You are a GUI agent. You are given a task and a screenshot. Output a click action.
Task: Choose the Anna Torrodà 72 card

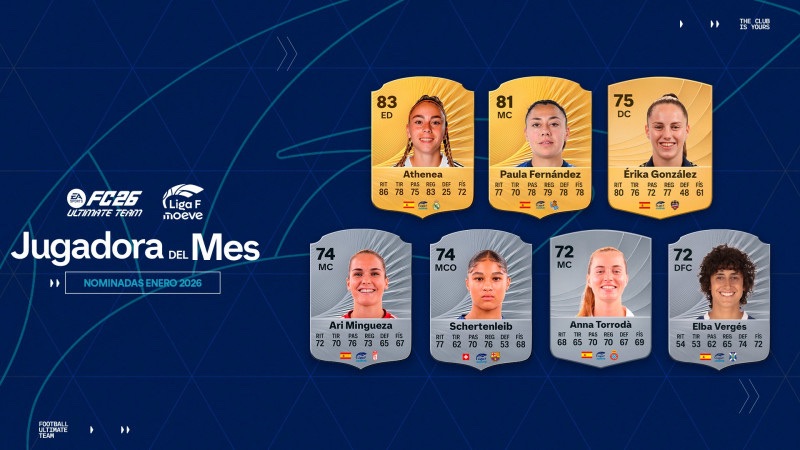click(x=599, y=297)
